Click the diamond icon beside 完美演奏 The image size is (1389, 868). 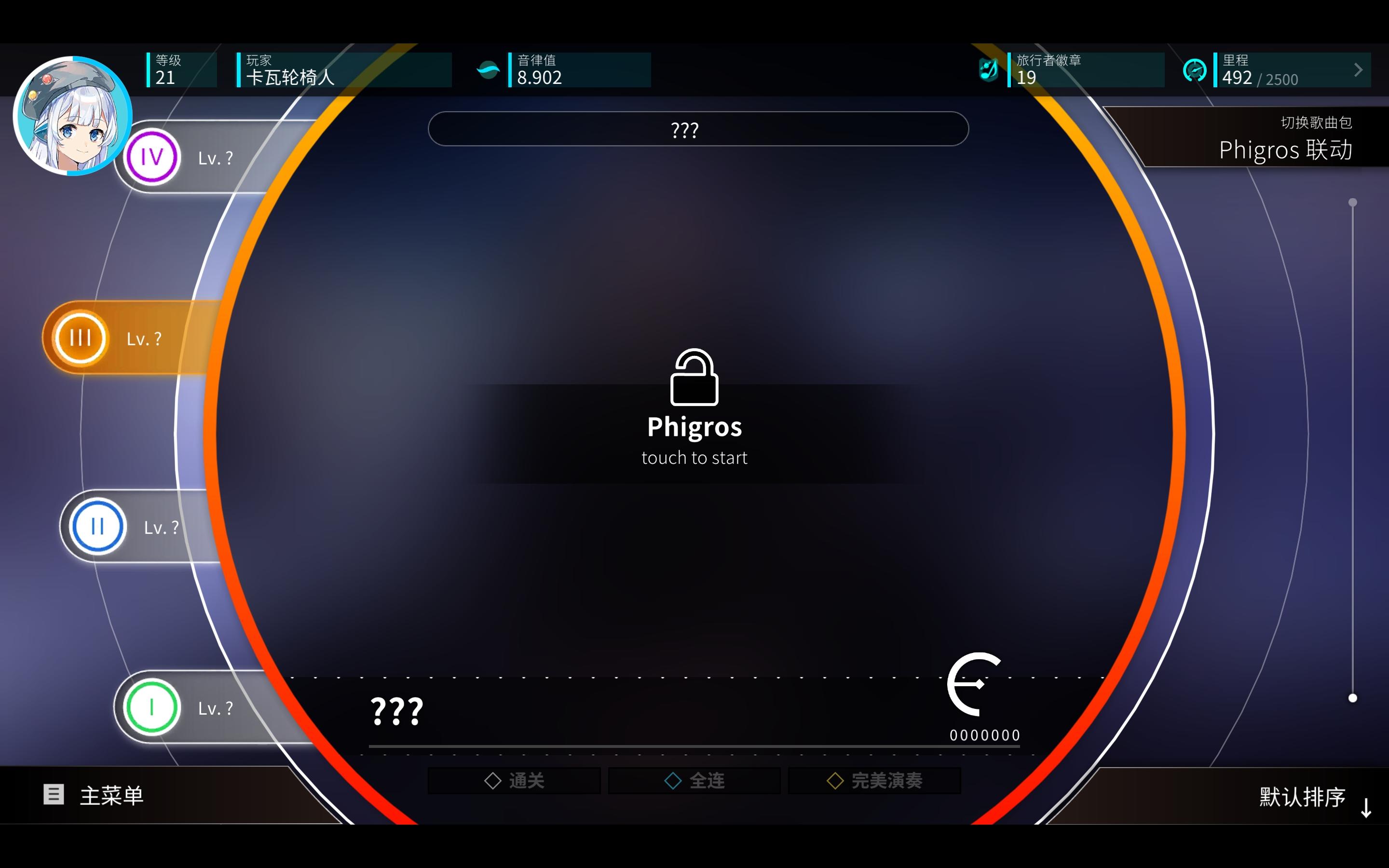pos(835,780)
